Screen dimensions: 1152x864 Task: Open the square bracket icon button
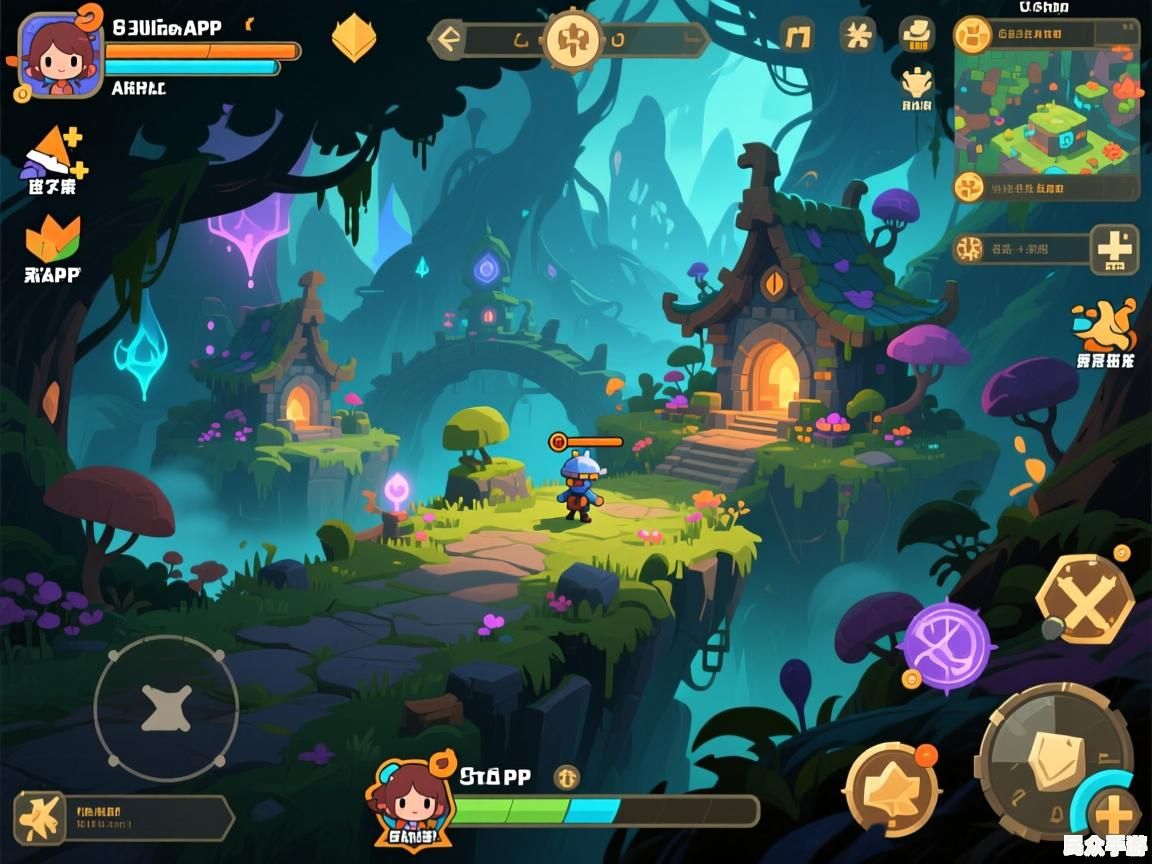point(797,36)
